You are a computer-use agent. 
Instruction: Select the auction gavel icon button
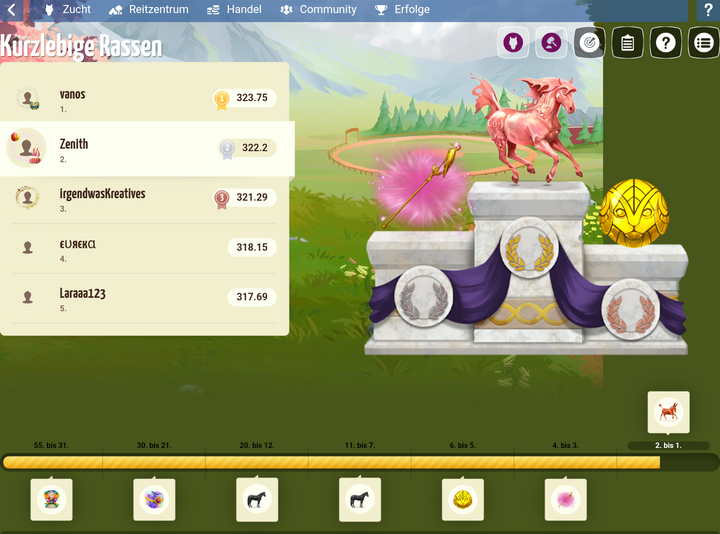point(551,43)
